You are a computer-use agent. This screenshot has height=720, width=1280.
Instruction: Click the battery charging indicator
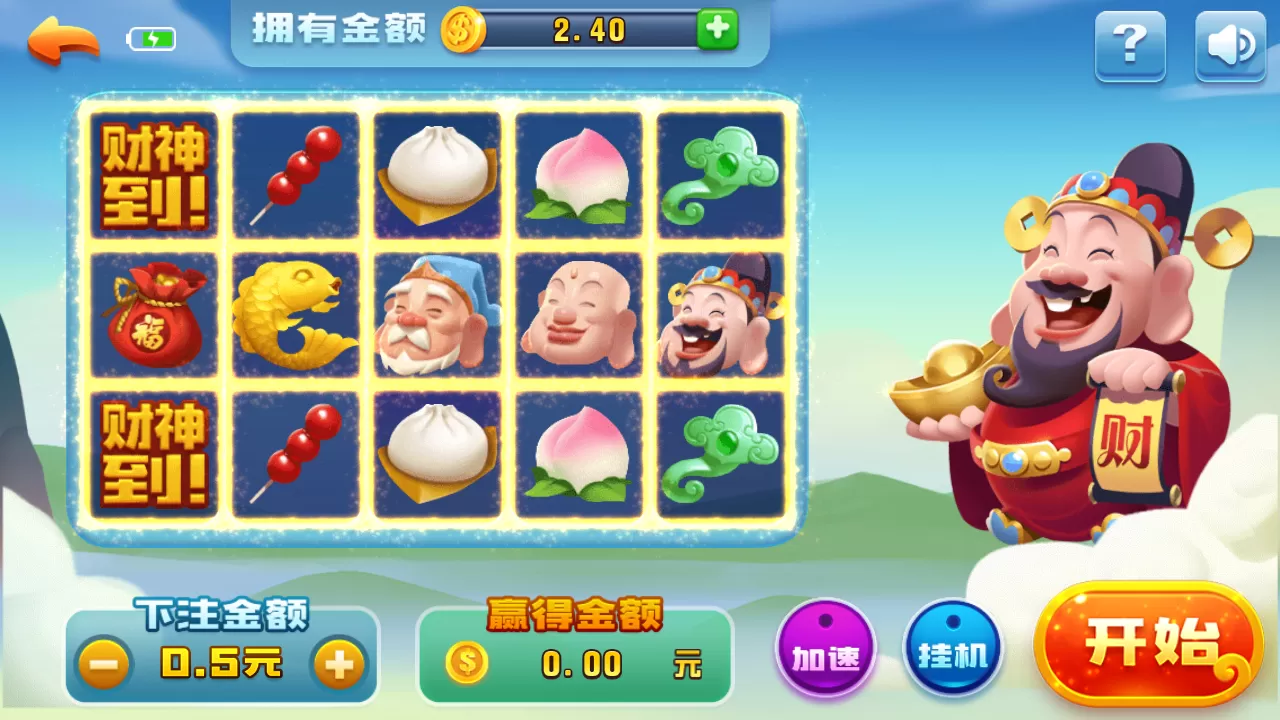[150, 38]
